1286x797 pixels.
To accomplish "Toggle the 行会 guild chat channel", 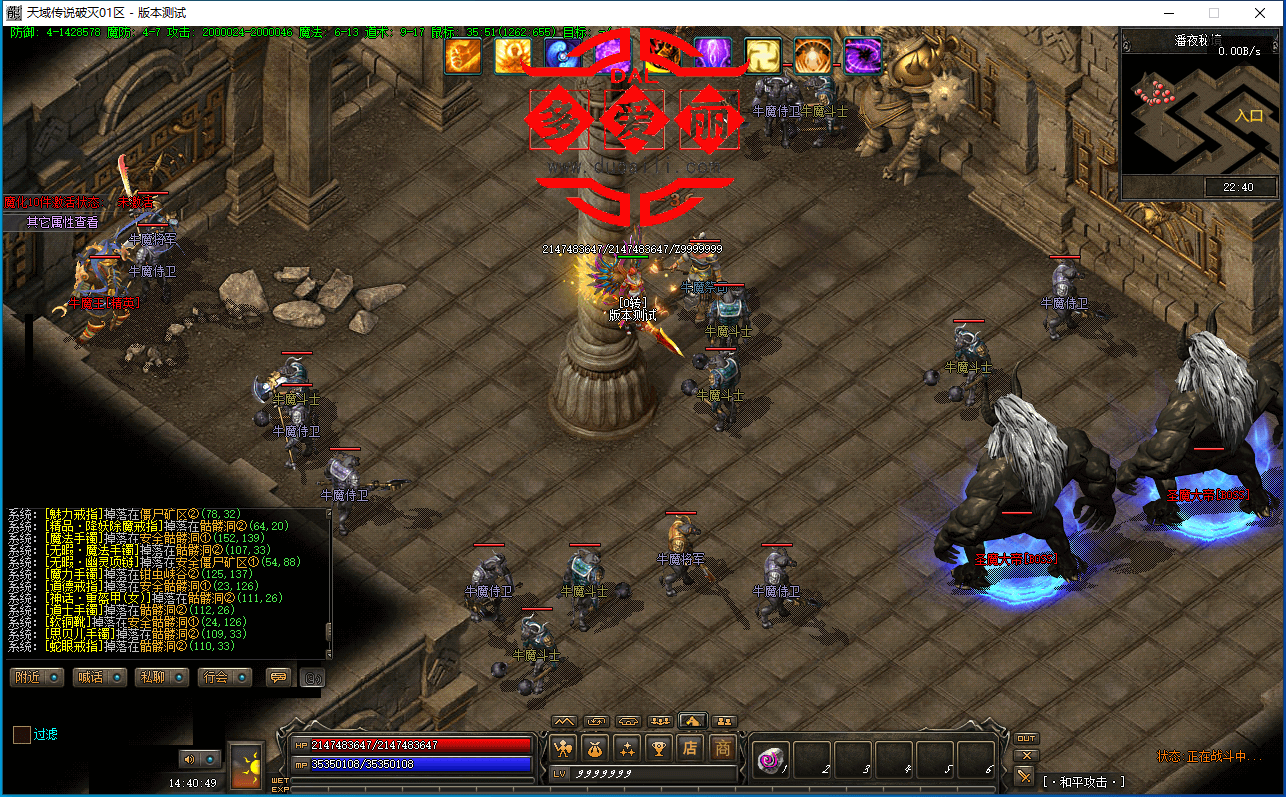I will pos(224,677).
